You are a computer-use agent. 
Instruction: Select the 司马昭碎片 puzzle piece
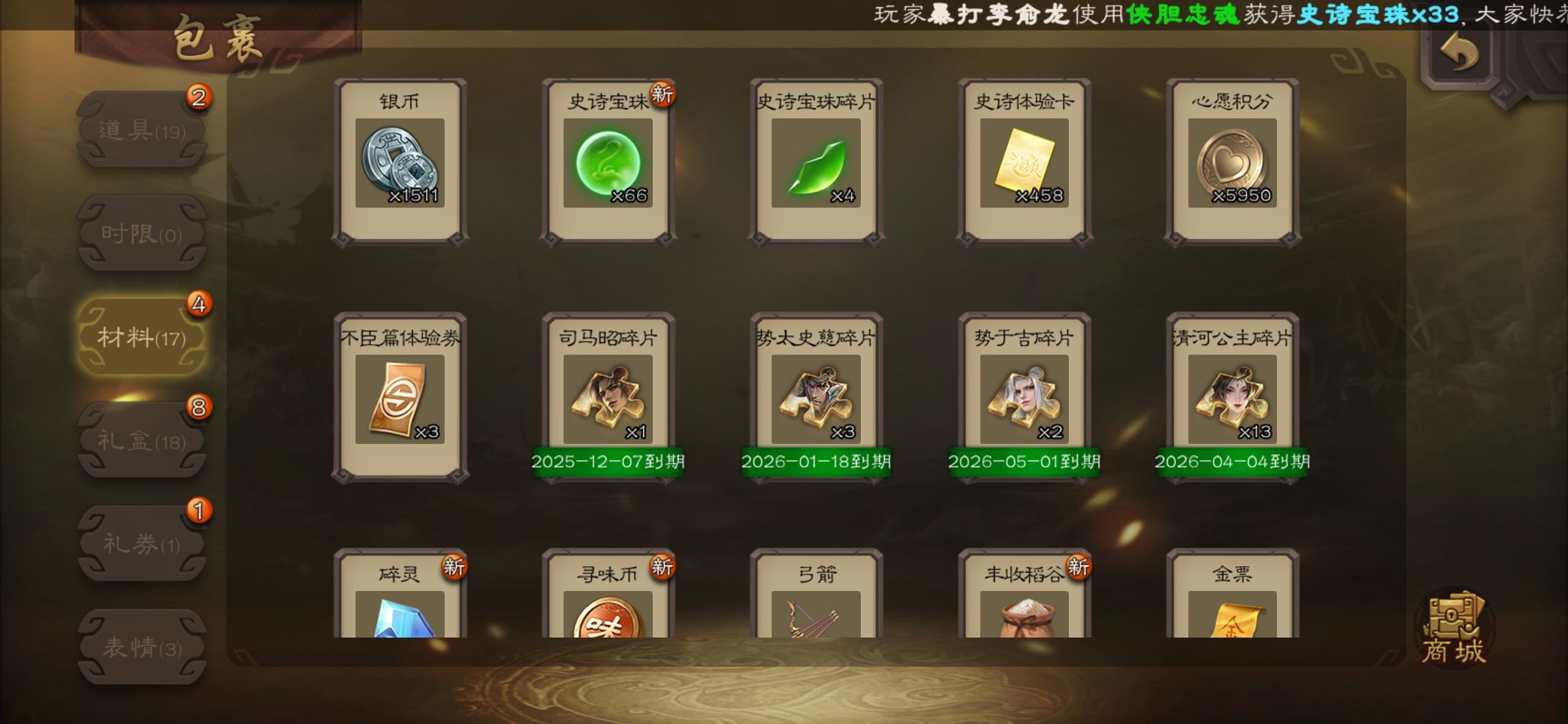pyautogui.click(x=608, y=399)
